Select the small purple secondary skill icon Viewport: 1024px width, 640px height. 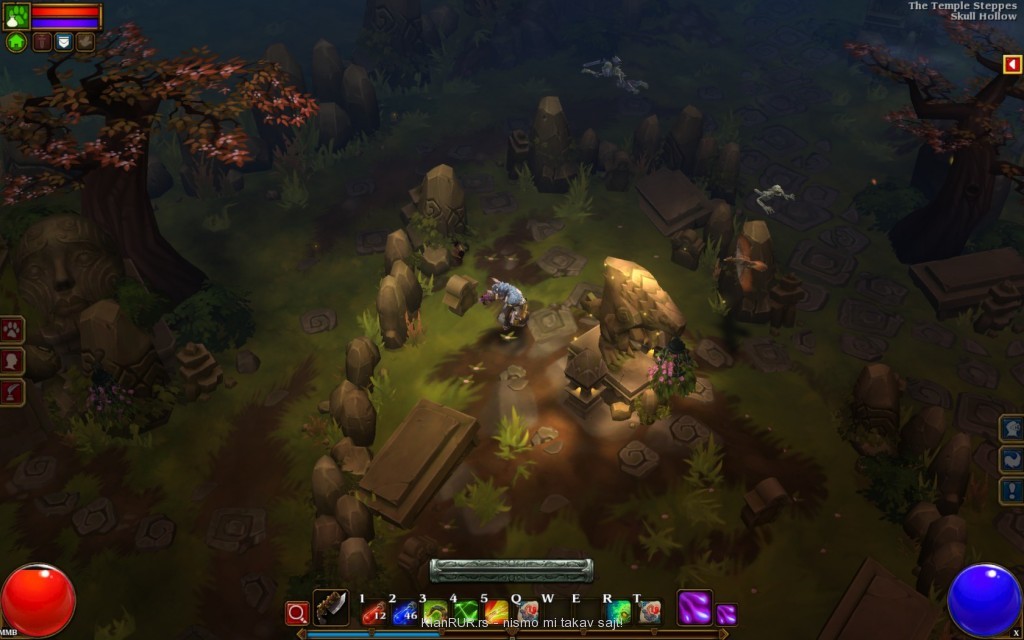click(727, 614)
